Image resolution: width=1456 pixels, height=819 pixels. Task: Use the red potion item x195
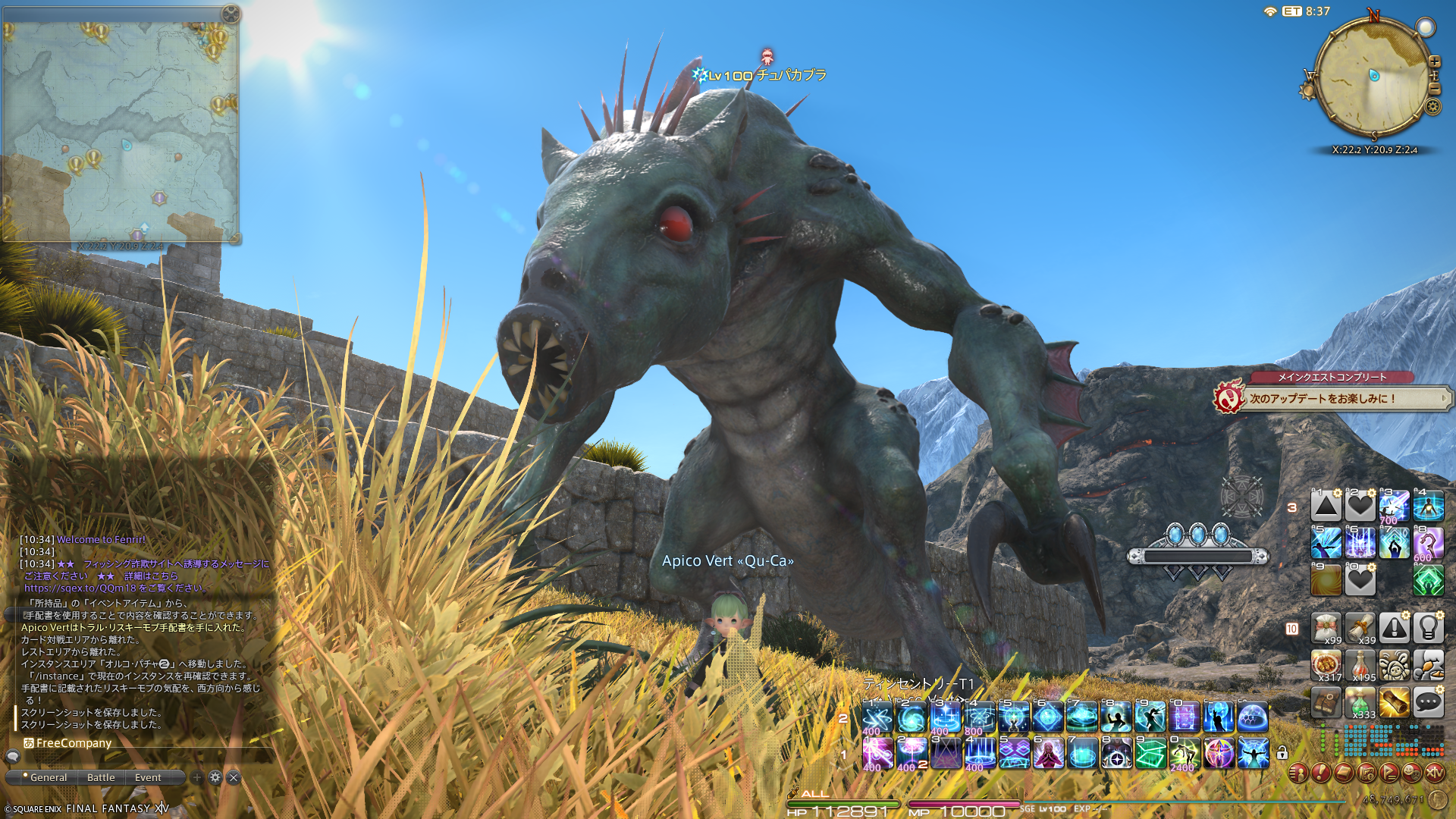[1360, 666]
